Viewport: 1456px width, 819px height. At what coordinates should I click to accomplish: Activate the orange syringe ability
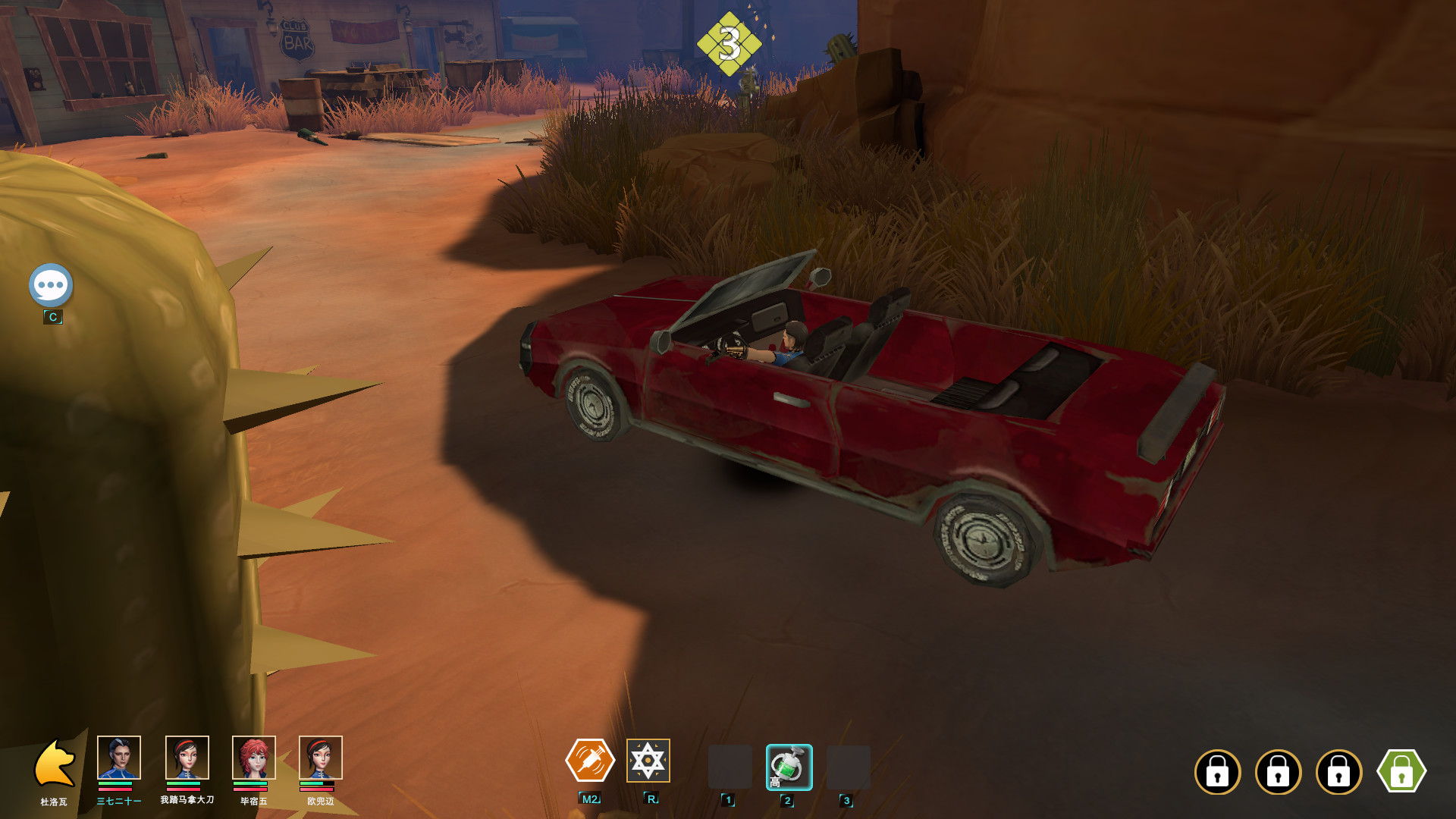pyautogui.click(x=590, y=761)
